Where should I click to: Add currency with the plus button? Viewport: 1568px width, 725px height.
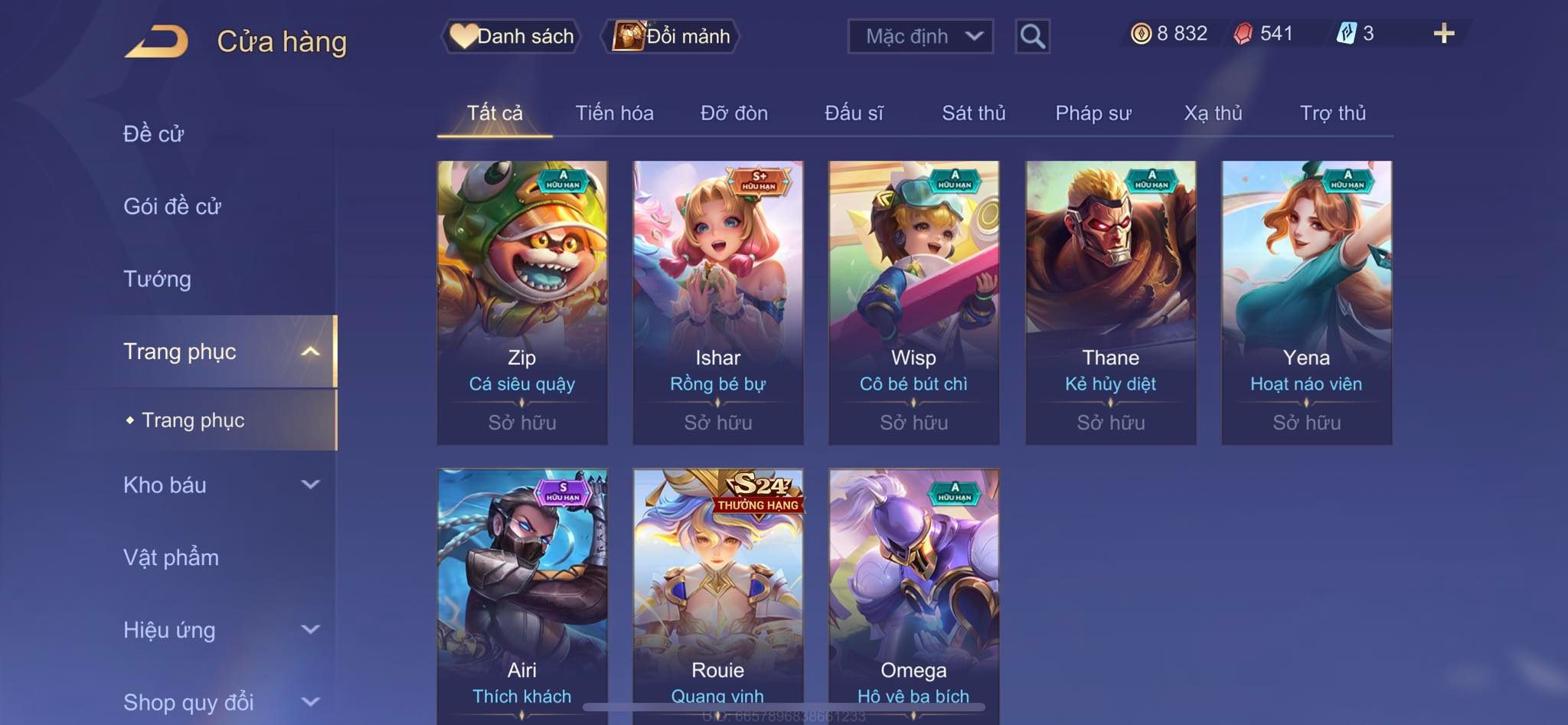coord(1443,34)
